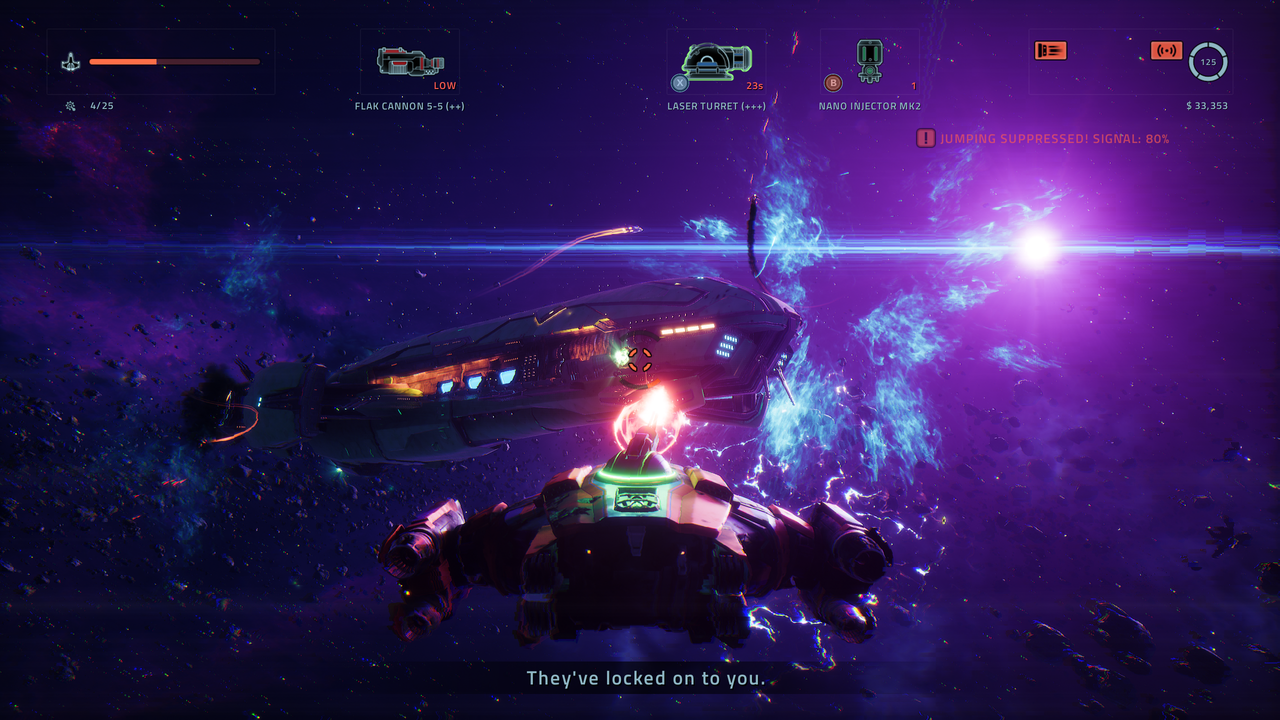Click the orange speed-lines status icon
Viewport: 1280px width, 720px height.
pyautogui.click(x=1050, y=50)
